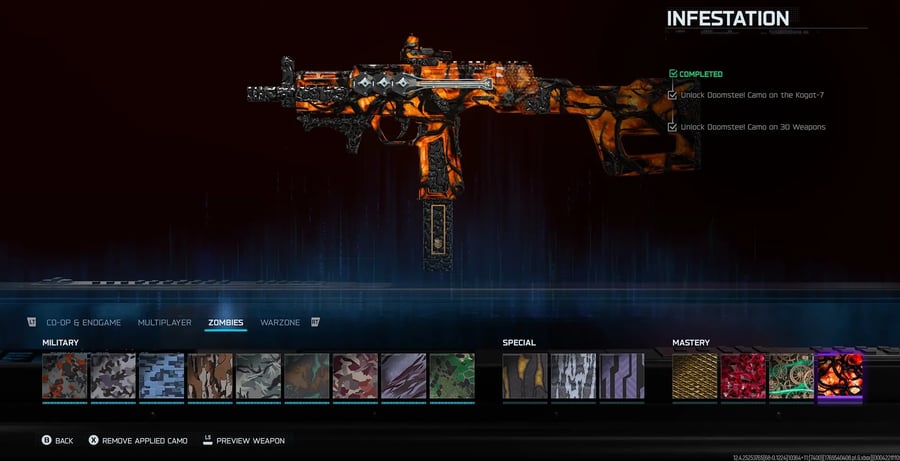
Task: Go back using the Back option
Action: click(x=57, y=440)
